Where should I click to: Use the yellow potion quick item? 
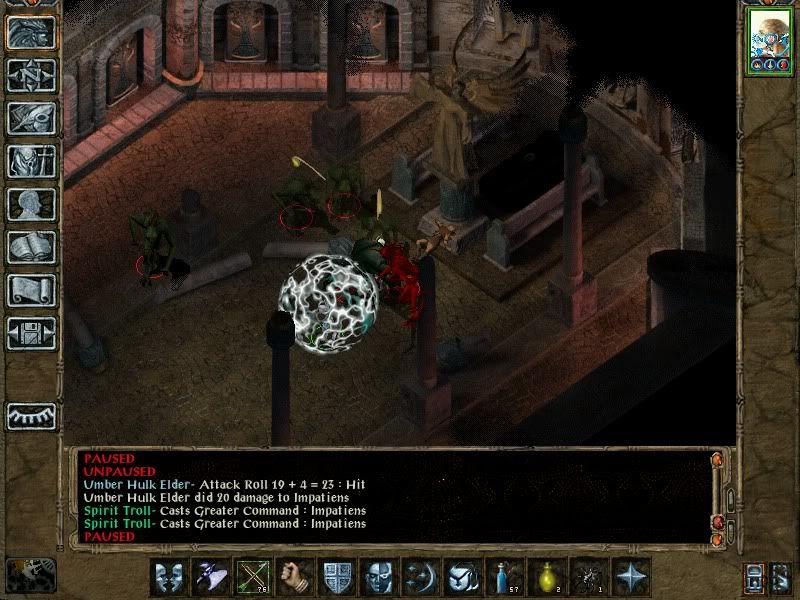point(548,577)
